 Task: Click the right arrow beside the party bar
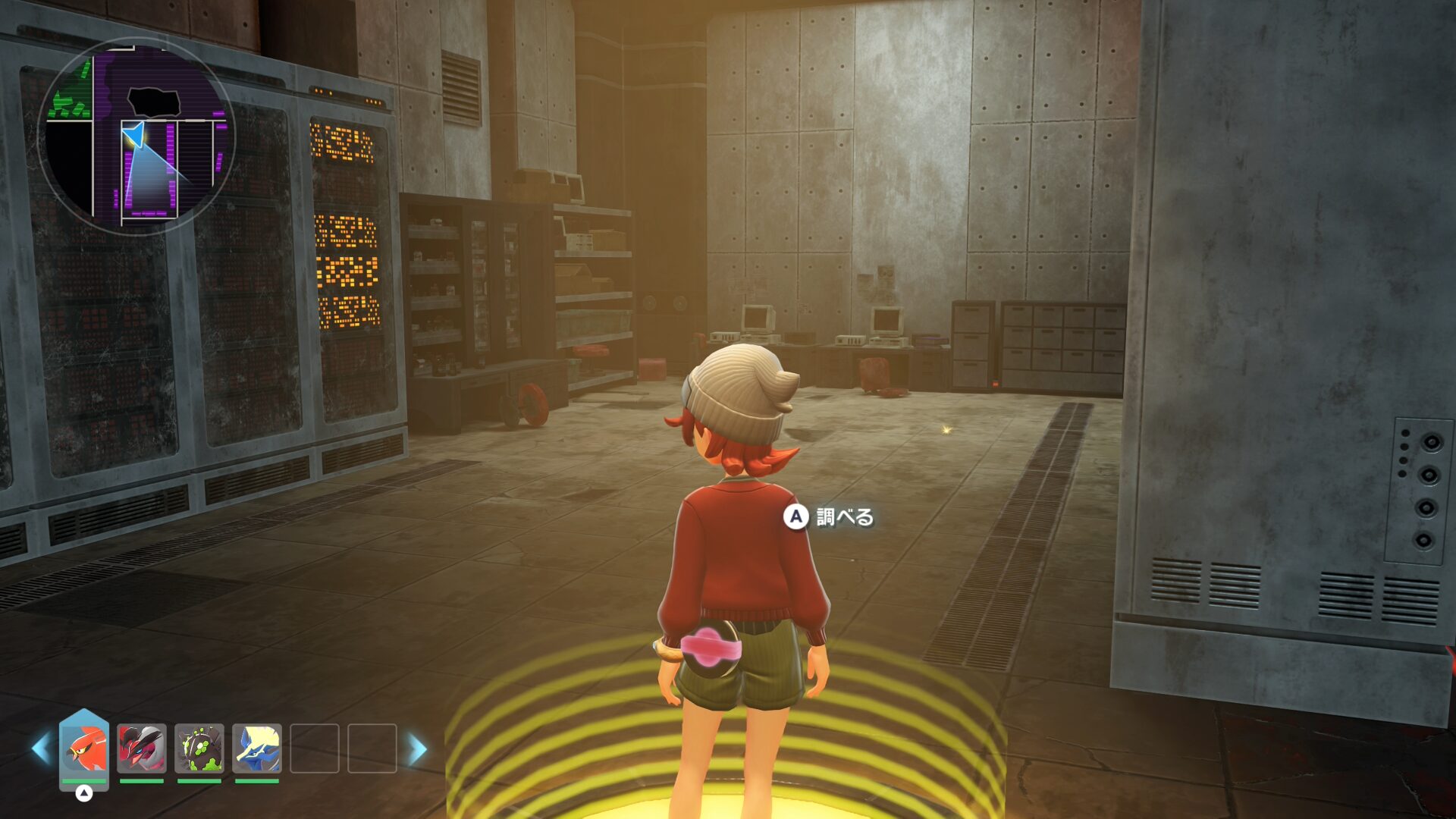[418, 749]
